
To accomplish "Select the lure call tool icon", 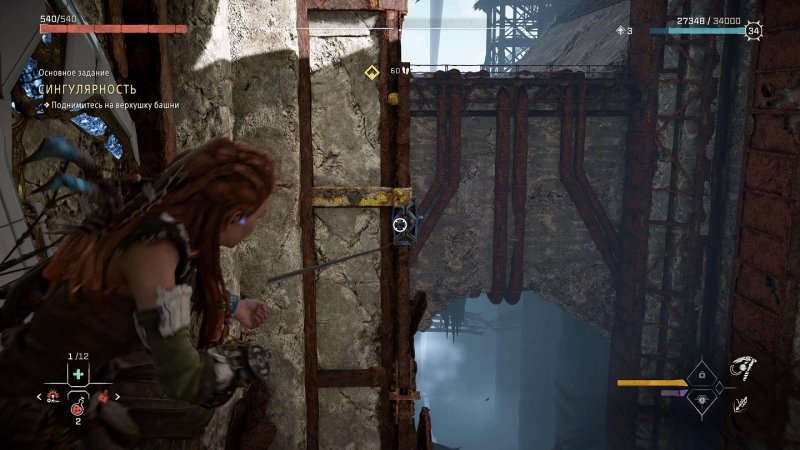I will coord(52,397).
